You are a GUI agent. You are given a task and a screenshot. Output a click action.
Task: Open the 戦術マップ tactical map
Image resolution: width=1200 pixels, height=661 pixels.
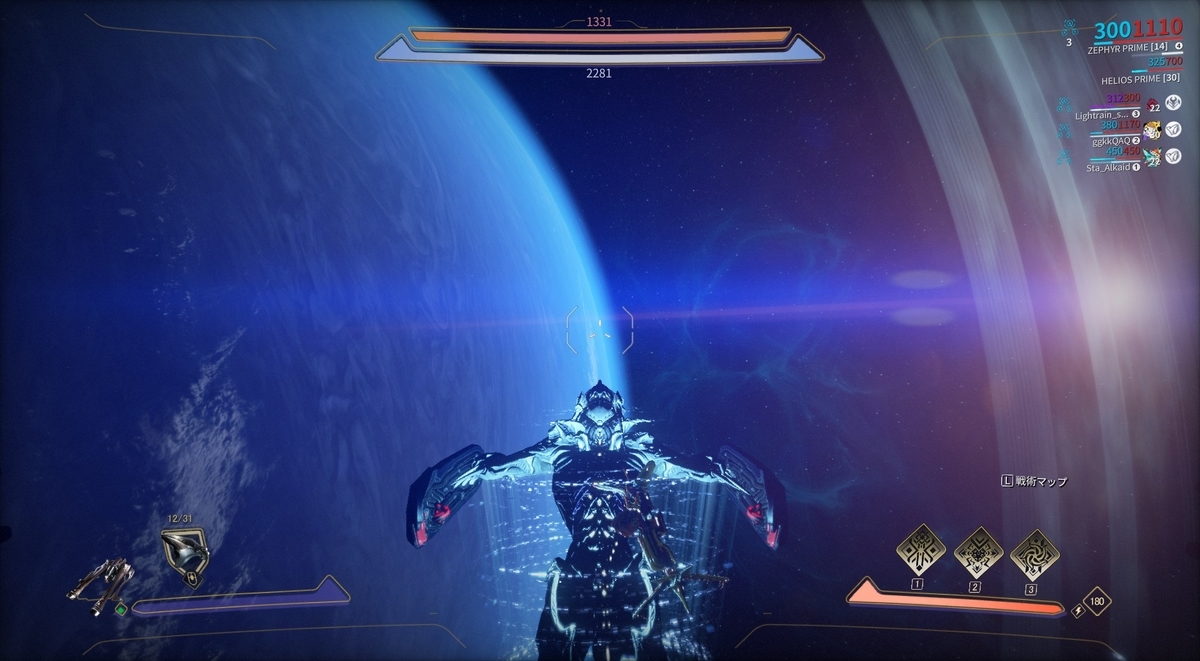(1035, 481)
